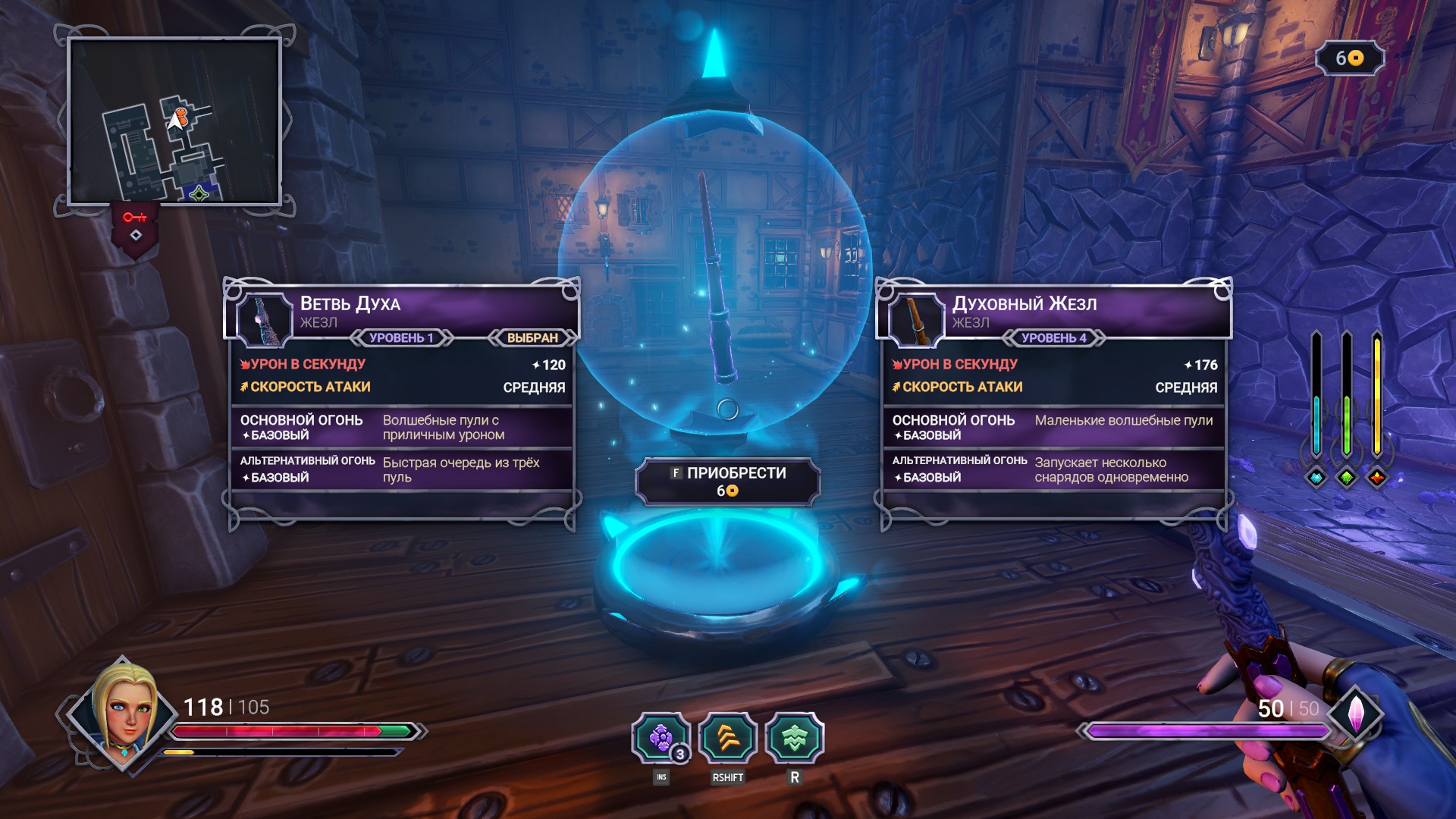Screen dimensions: 1456x819
Task: Click the Духовный Жезл staff thumbnail
Action: tap(917, 318)
